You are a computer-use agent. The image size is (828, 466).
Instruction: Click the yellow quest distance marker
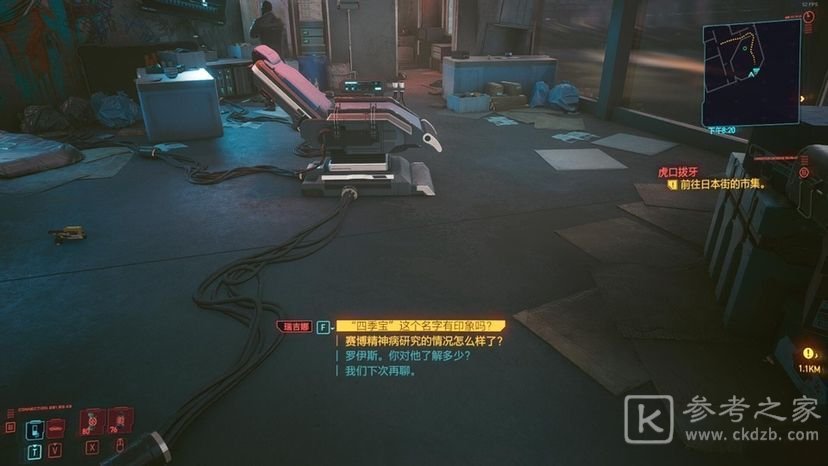point(808,354)
